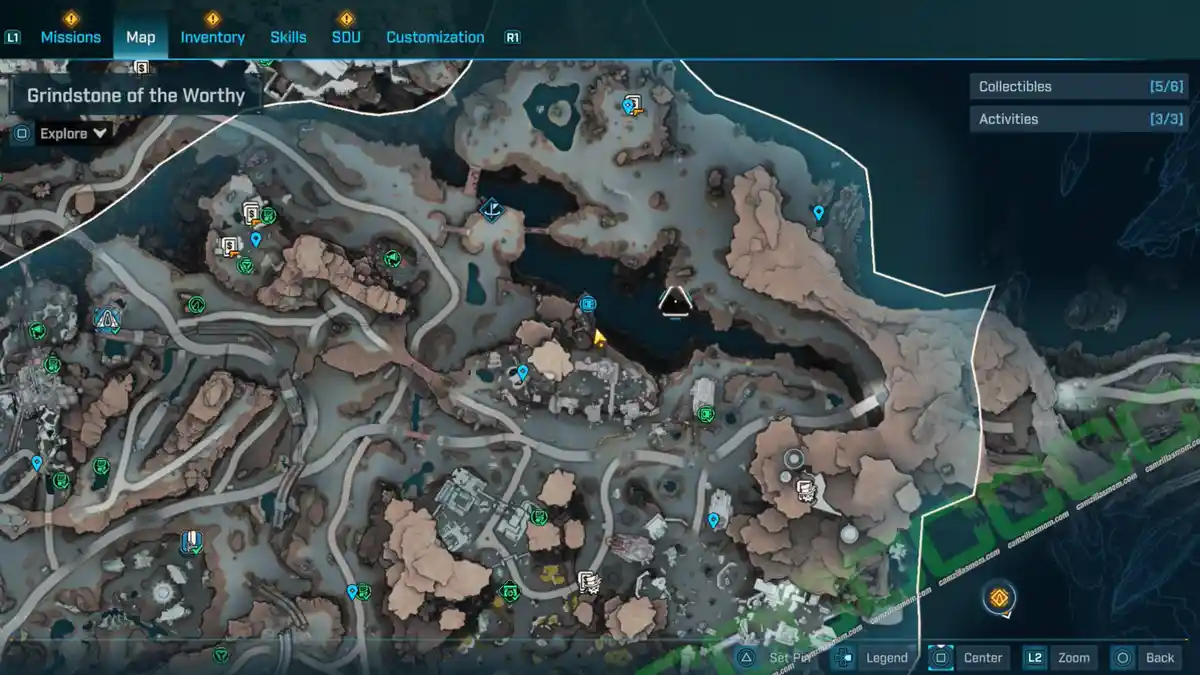Open the SDU tab
1200x675 pixels.
click(346, 37)
